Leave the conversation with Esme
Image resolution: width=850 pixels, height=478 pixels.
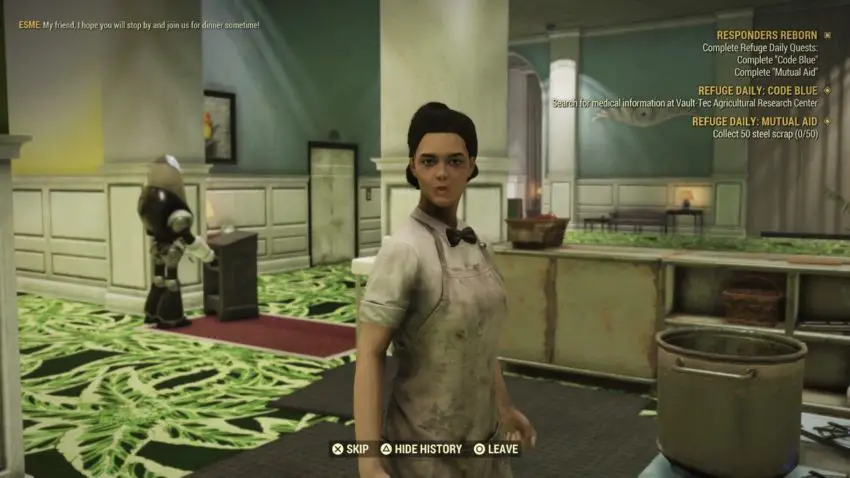[x=496, y=449]
